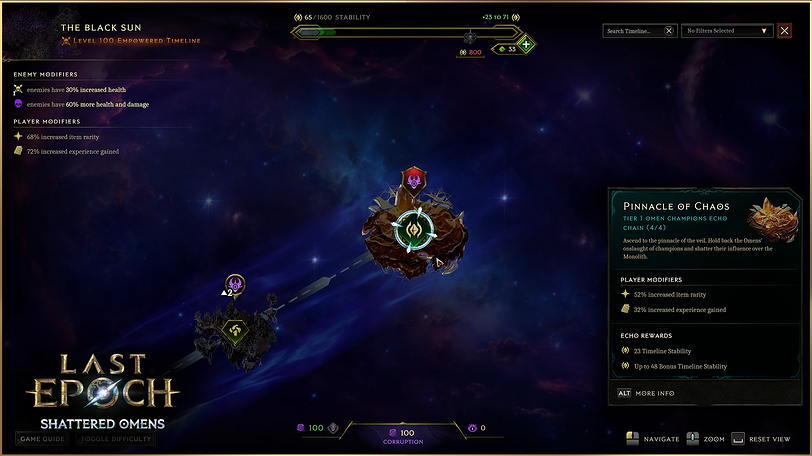Viewport: 812px width, 456px height.
Task: Open the Game Guide
Action: (42, 439)
